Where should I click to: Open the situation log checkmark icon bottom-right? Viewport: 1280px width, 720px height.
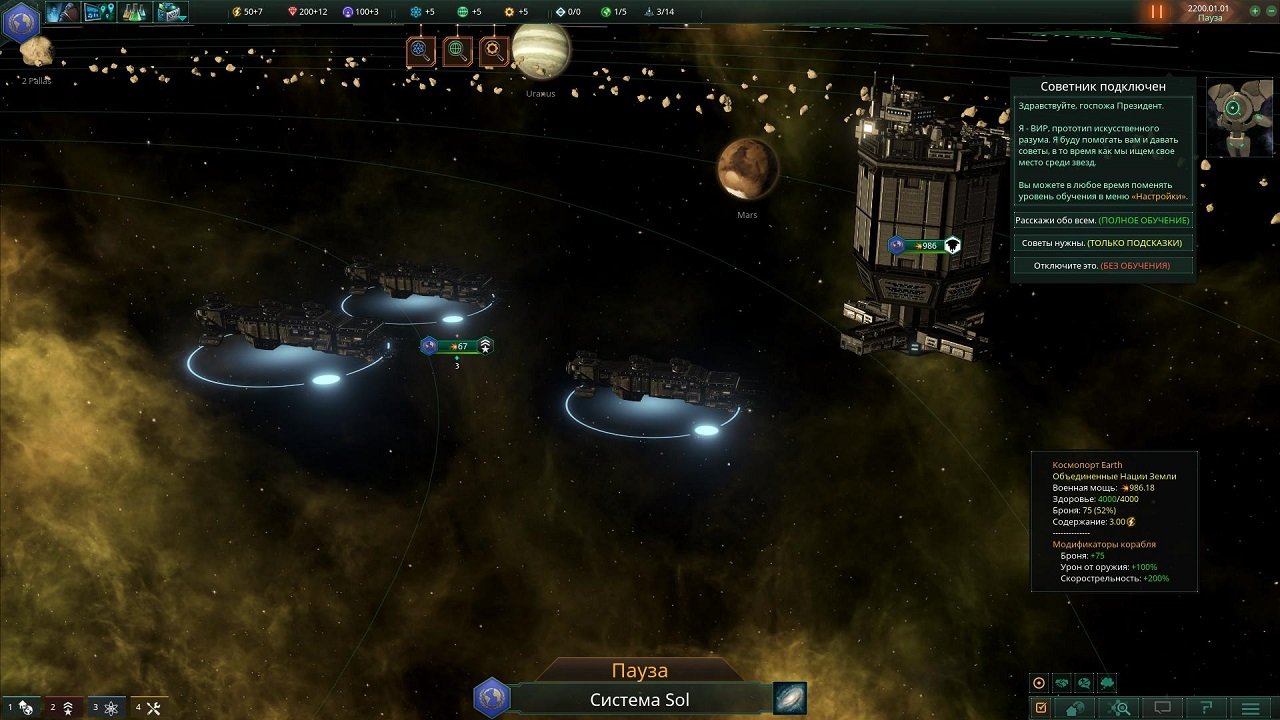1042,707
